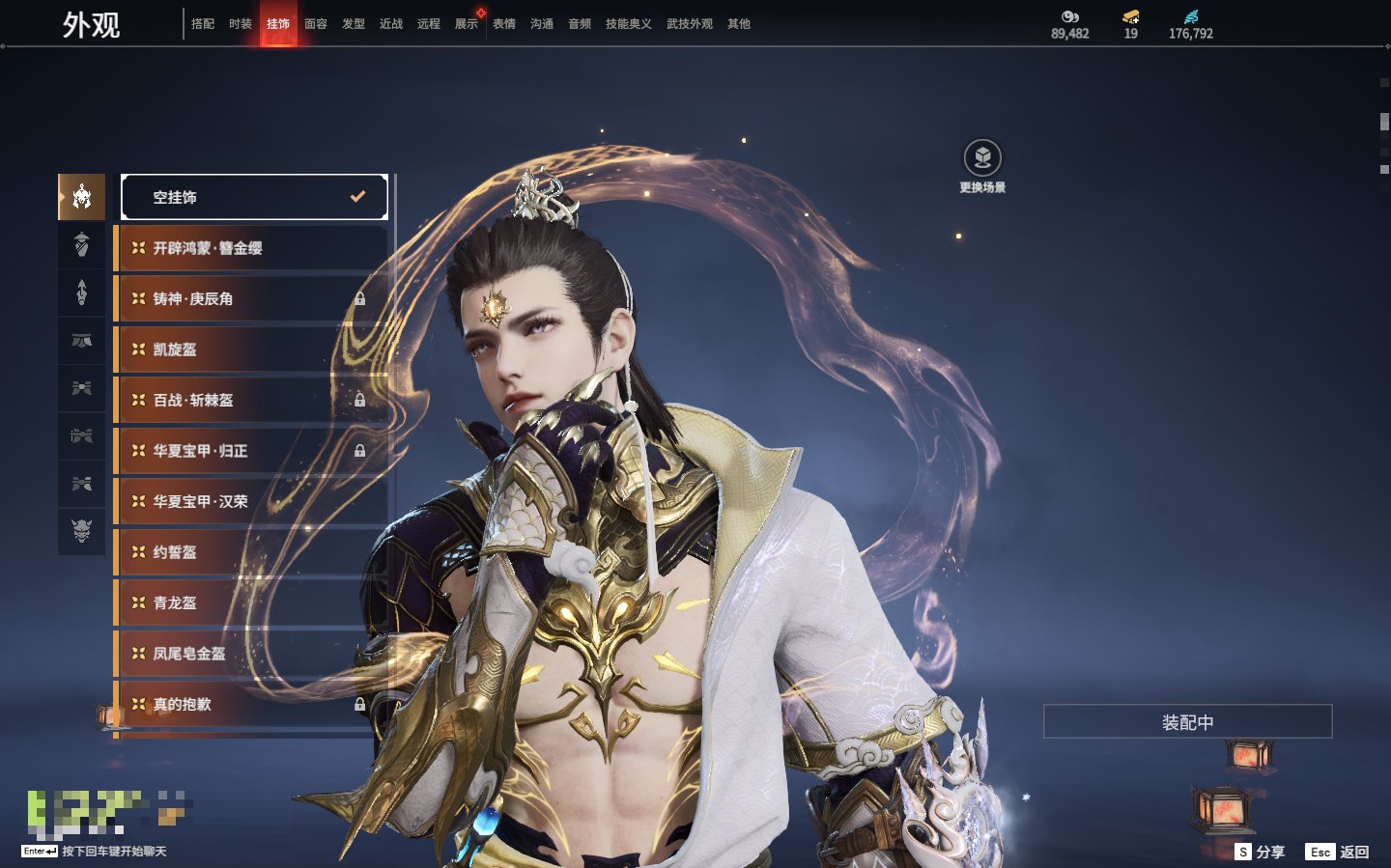
Task: Click the 返回 back button
Action: [1338, 852]
